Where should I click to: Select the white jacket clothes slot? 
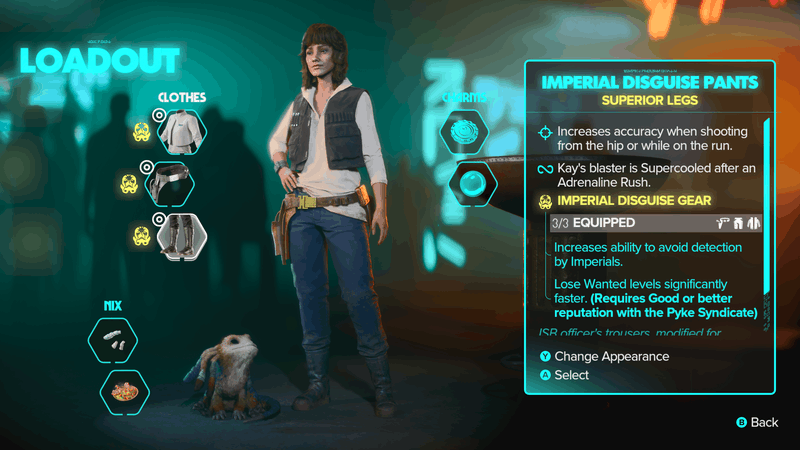click(180, 131)
